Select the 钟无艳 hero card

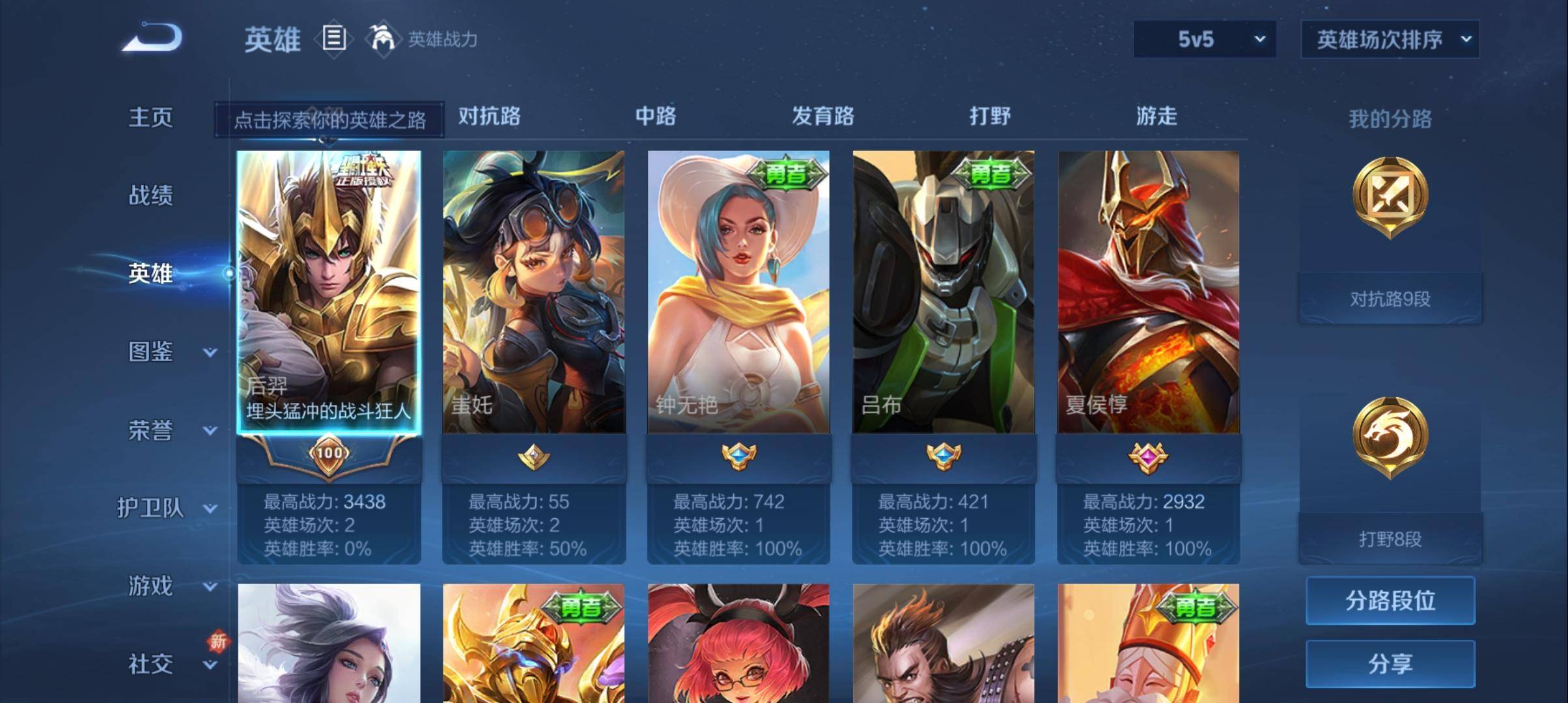[x=738, y=293]
